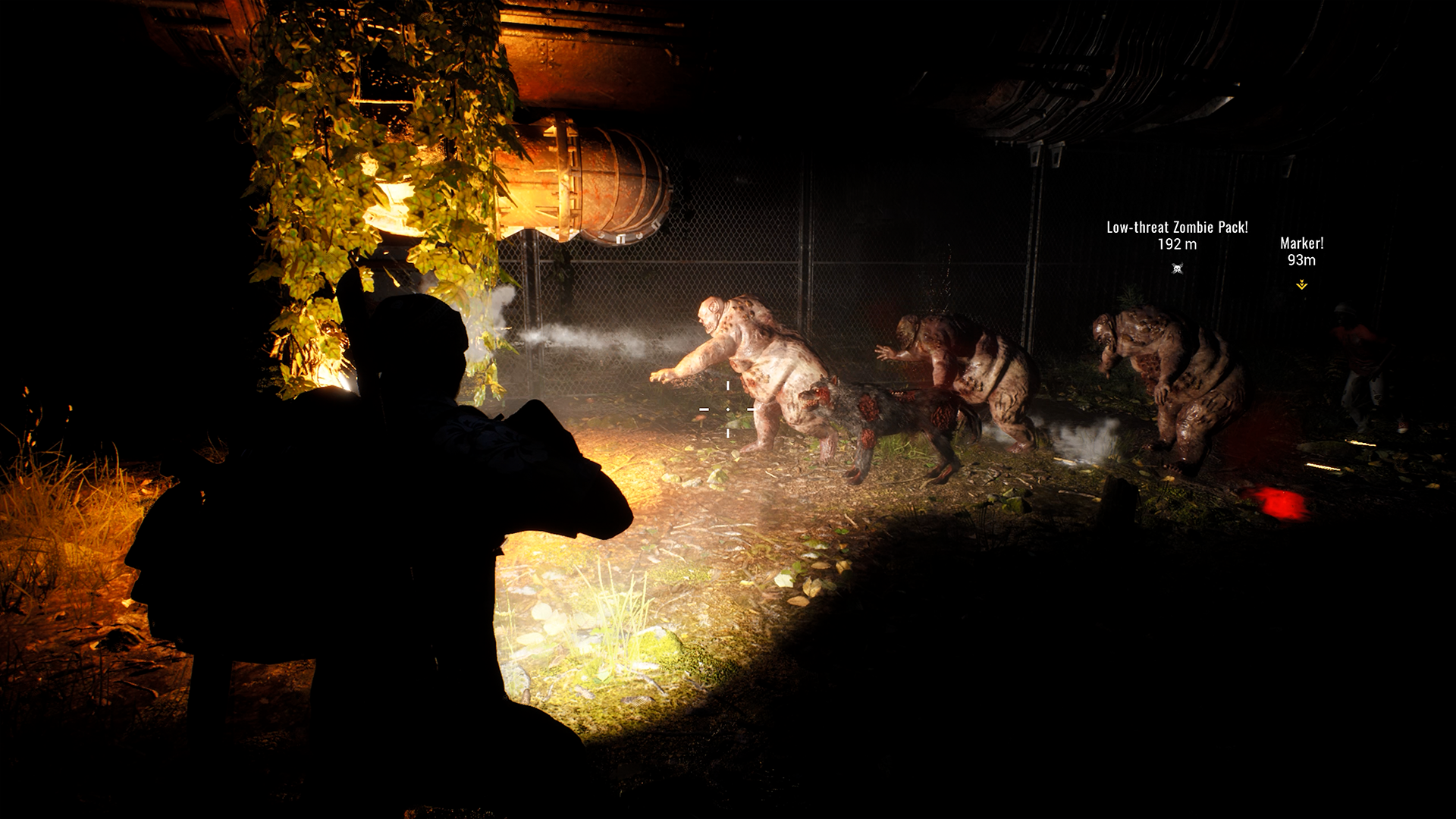This screenshot has width=1456, height=819.
Task: Click the bottom tick of the crosshair
Action: 728,434
